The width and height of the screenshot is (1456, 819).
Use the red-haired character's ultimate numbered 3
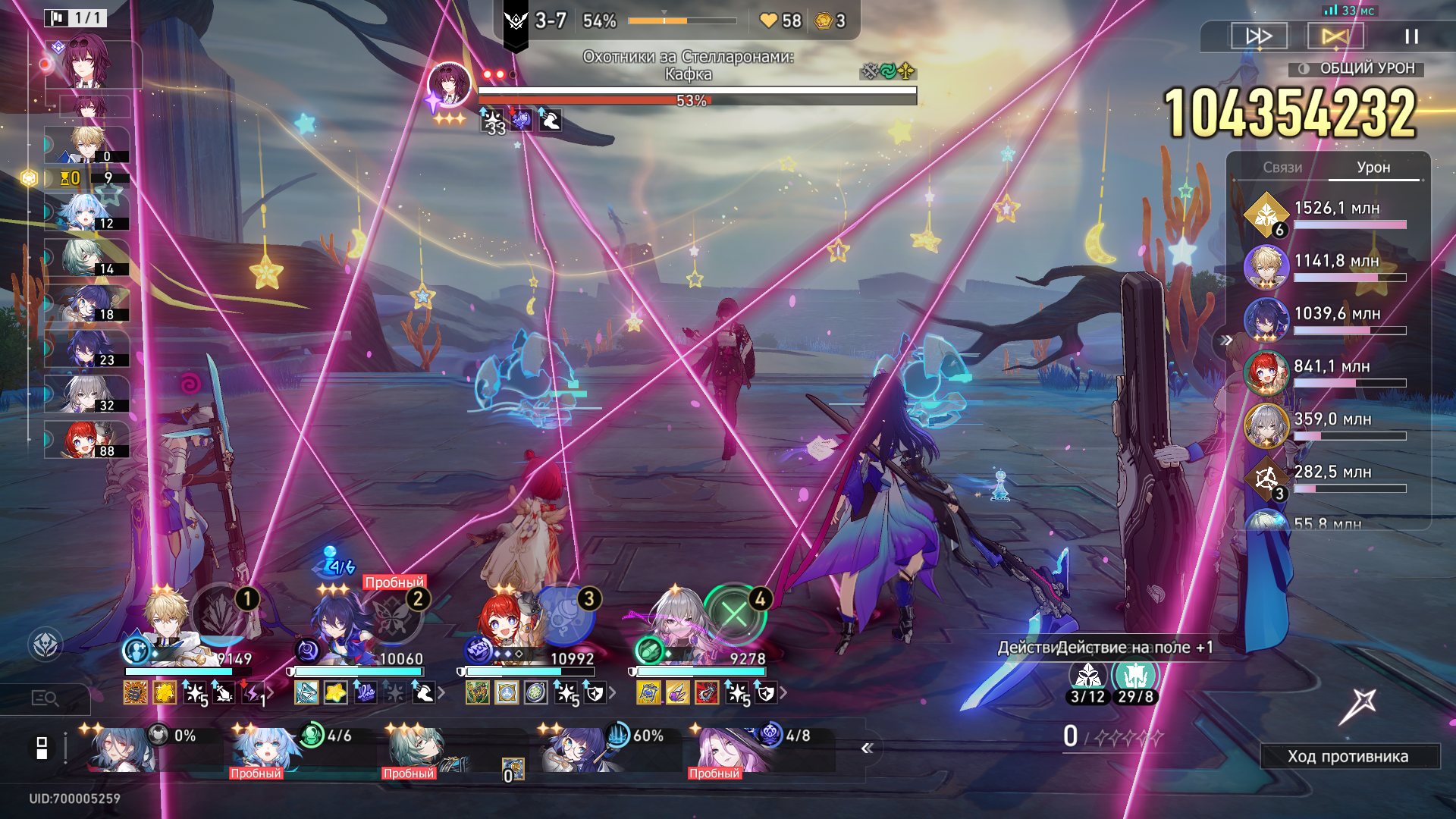(x=564, y=614)
